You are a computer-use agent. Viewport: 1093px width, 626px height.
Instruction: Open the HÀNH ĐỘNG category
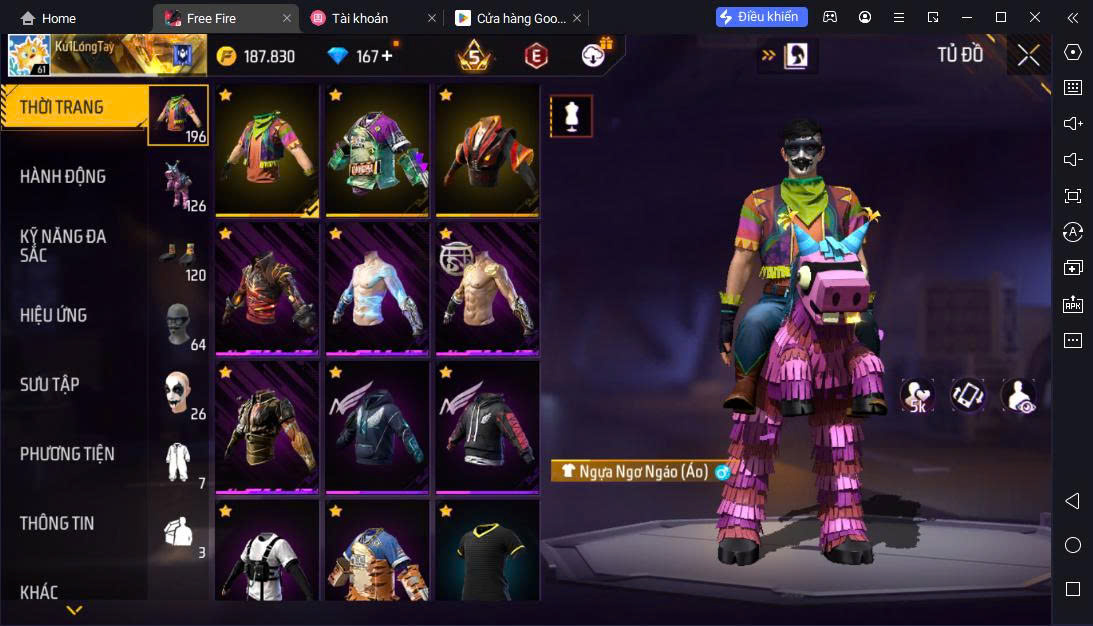75,177
